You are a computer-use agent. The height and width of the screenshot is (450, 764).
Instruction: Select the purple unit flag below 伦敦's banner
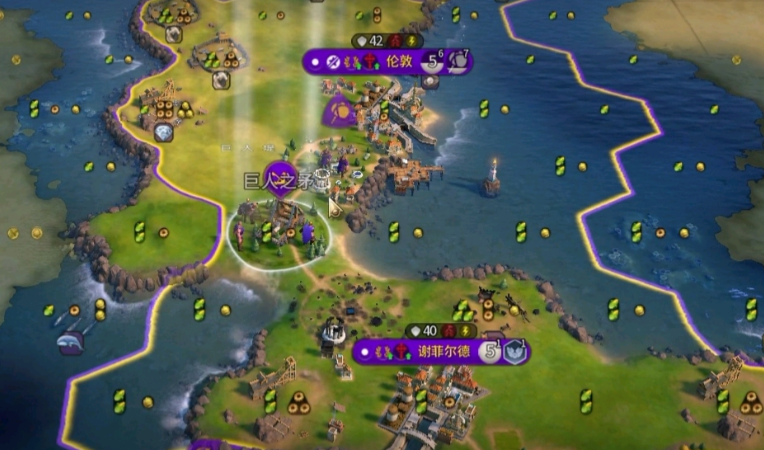click(x=339, y=112)
